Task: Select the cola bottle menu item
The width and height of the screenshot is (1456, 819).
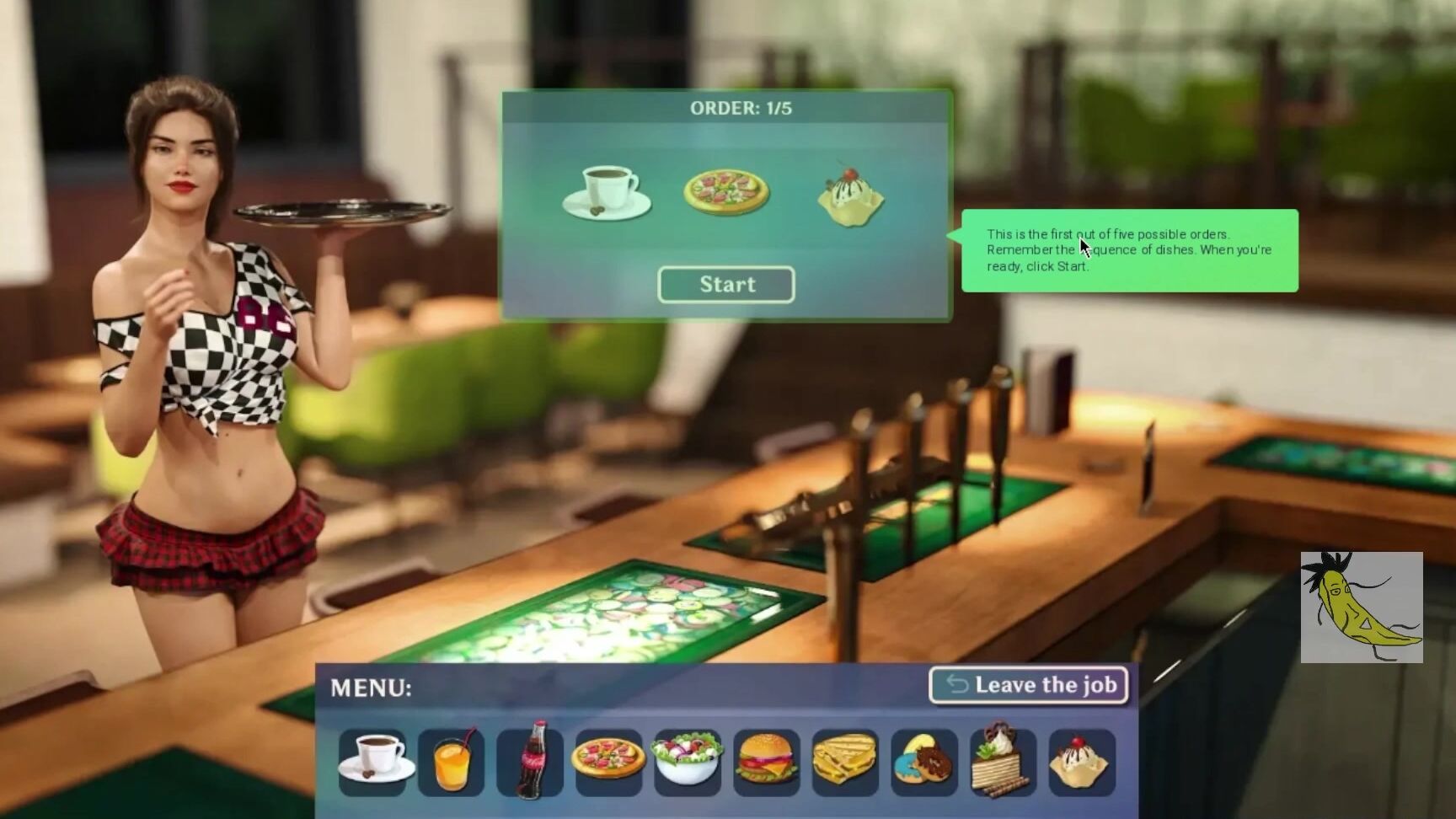Action: (x=530, y=761)
